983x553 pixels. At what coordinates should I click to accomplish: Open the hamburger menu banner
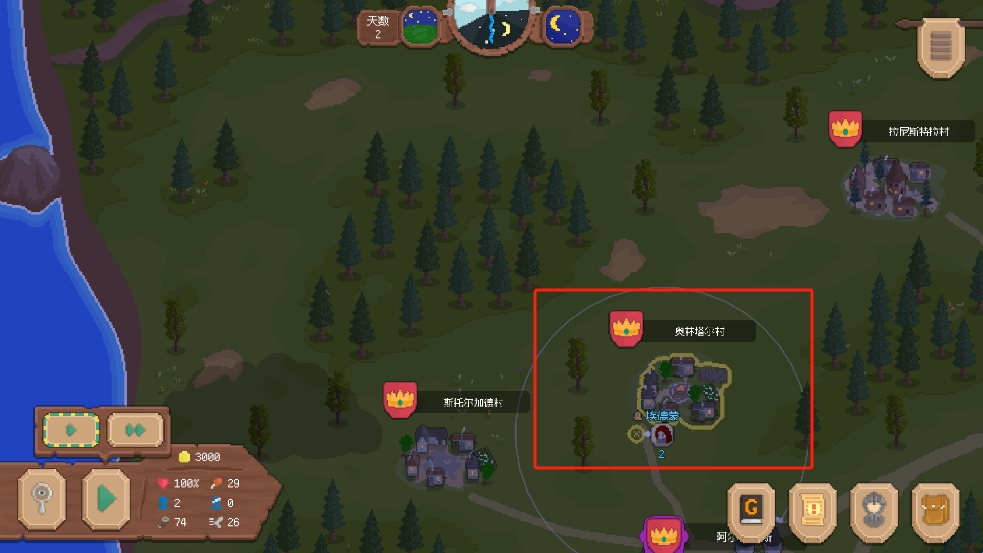pyautogui.click(x=940, y=46)
